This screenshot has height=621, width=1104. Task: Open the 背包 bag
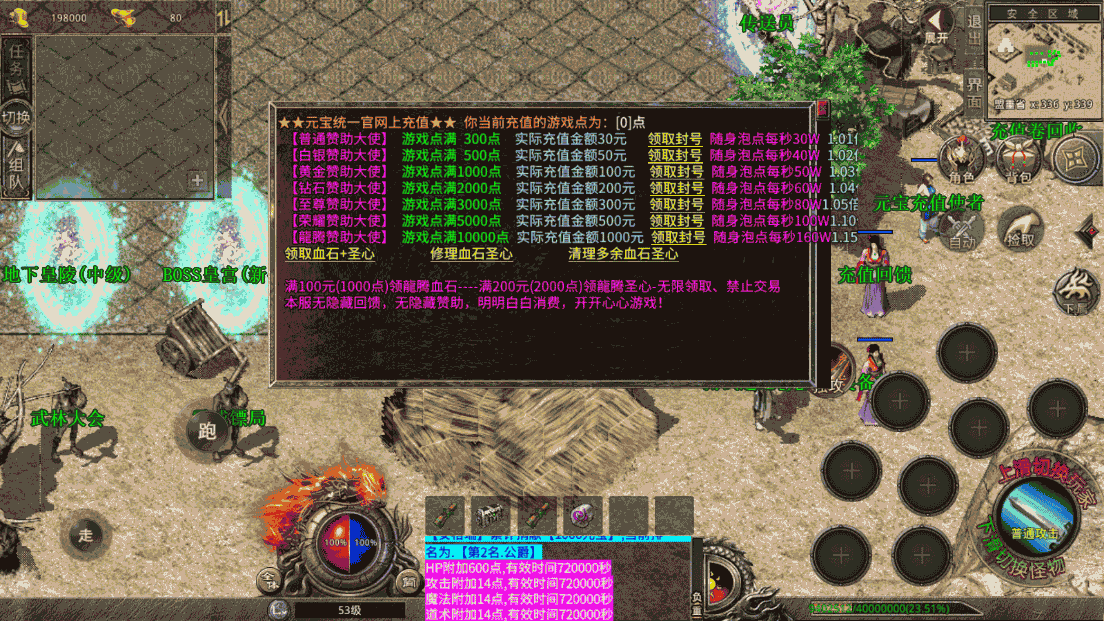click(x=1018, y=160)
